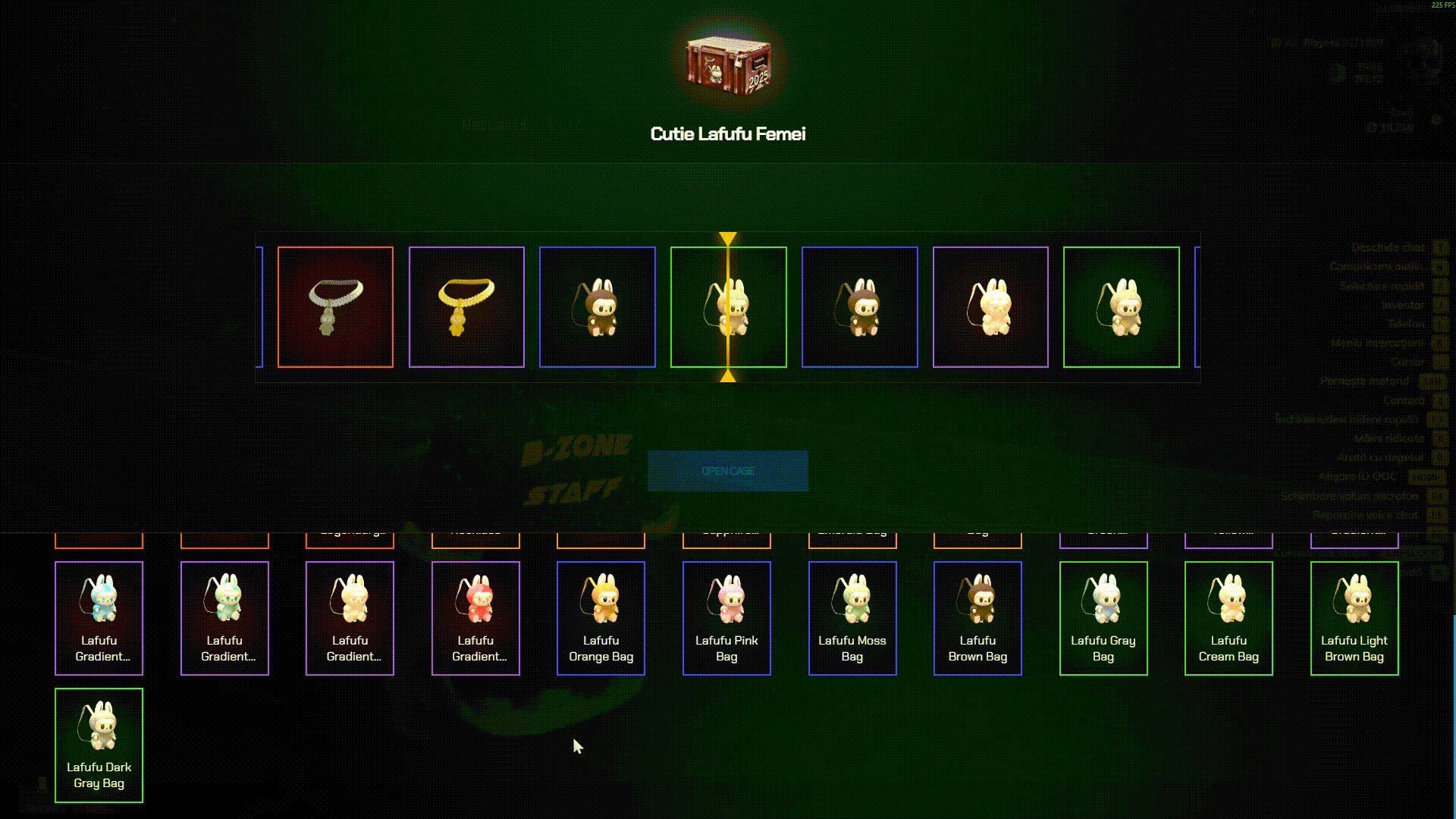Select the Lafufu Brown Bag tile
The width and height of the screenshot is (1456, 819).
[x=977, y=618]
